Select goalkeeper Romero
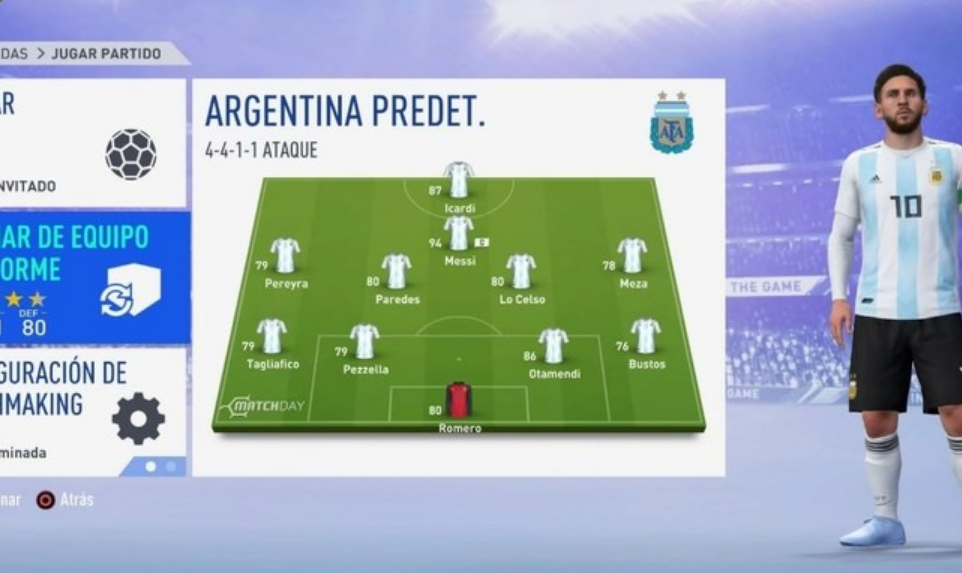Image resolution: width=962 pixels, height=573 pixels. [458, 399]
